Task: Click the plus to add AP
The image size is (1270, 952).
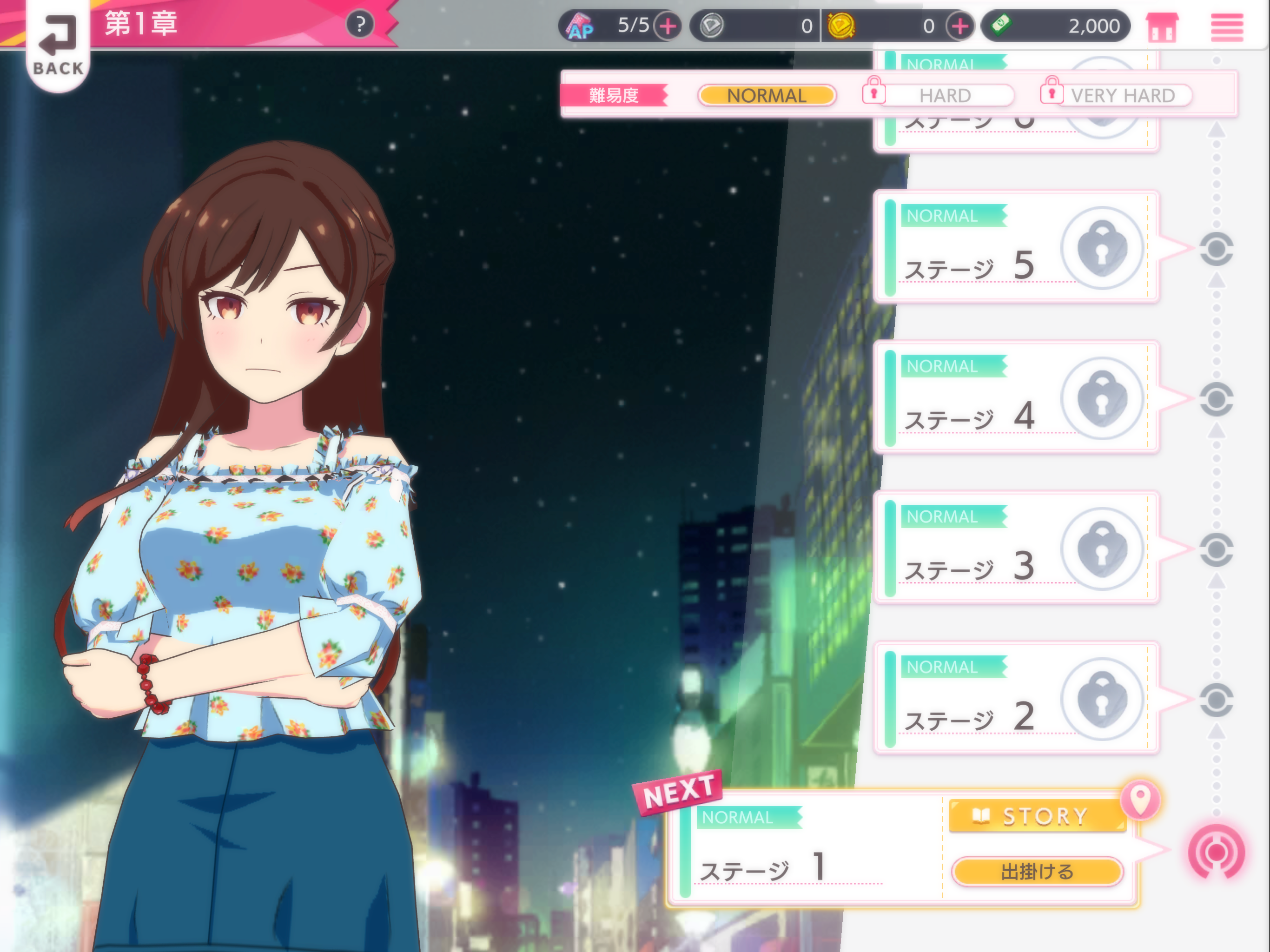Action: (x=668, y=25)
